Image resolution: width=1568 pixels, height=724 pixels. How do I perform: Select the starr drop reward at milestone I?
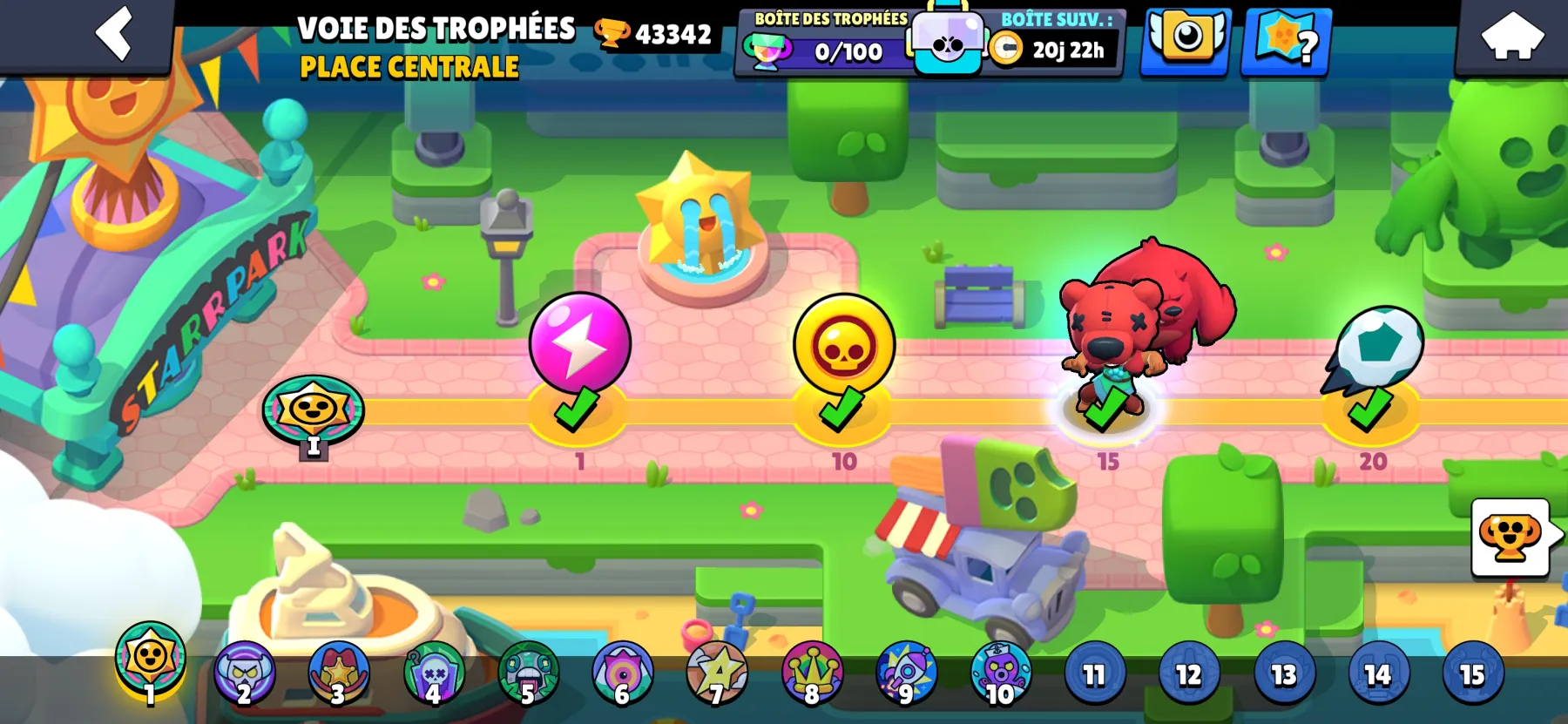click(x=314, y=411)
